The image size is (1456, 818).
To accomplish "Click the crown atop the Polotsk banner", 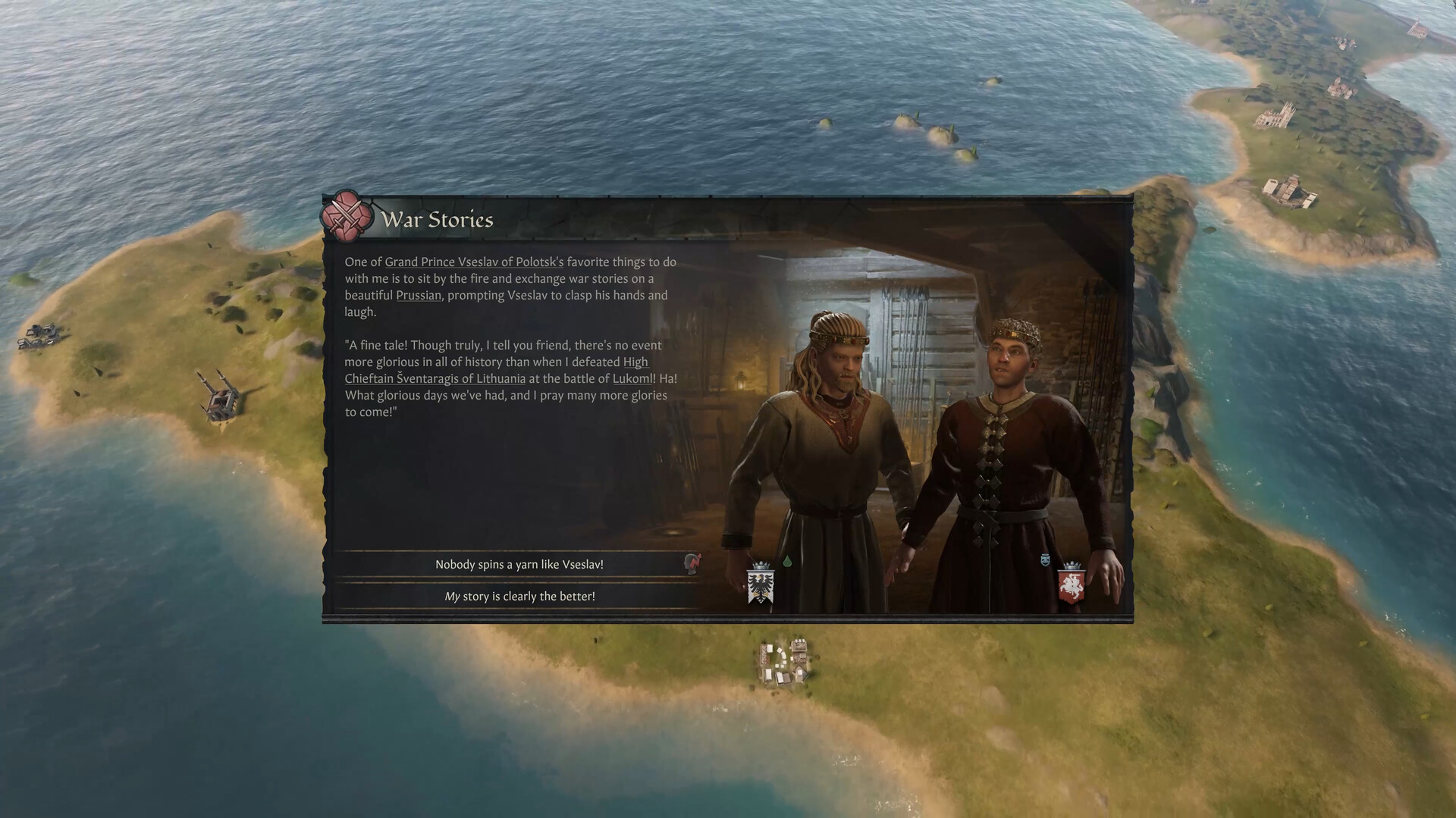I will pos(761,566).
